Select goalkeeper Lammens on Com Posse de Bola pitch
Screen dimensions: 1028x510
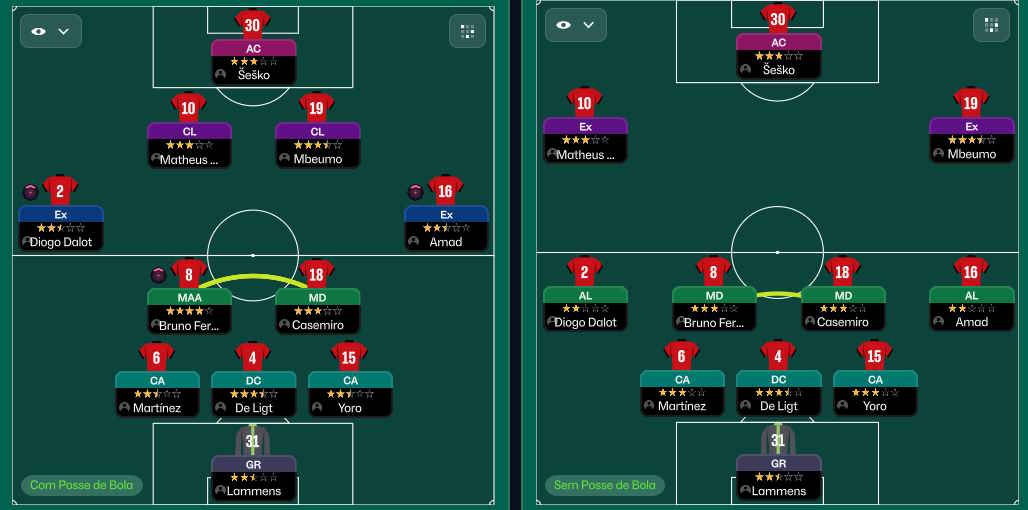tap(253, 477)
